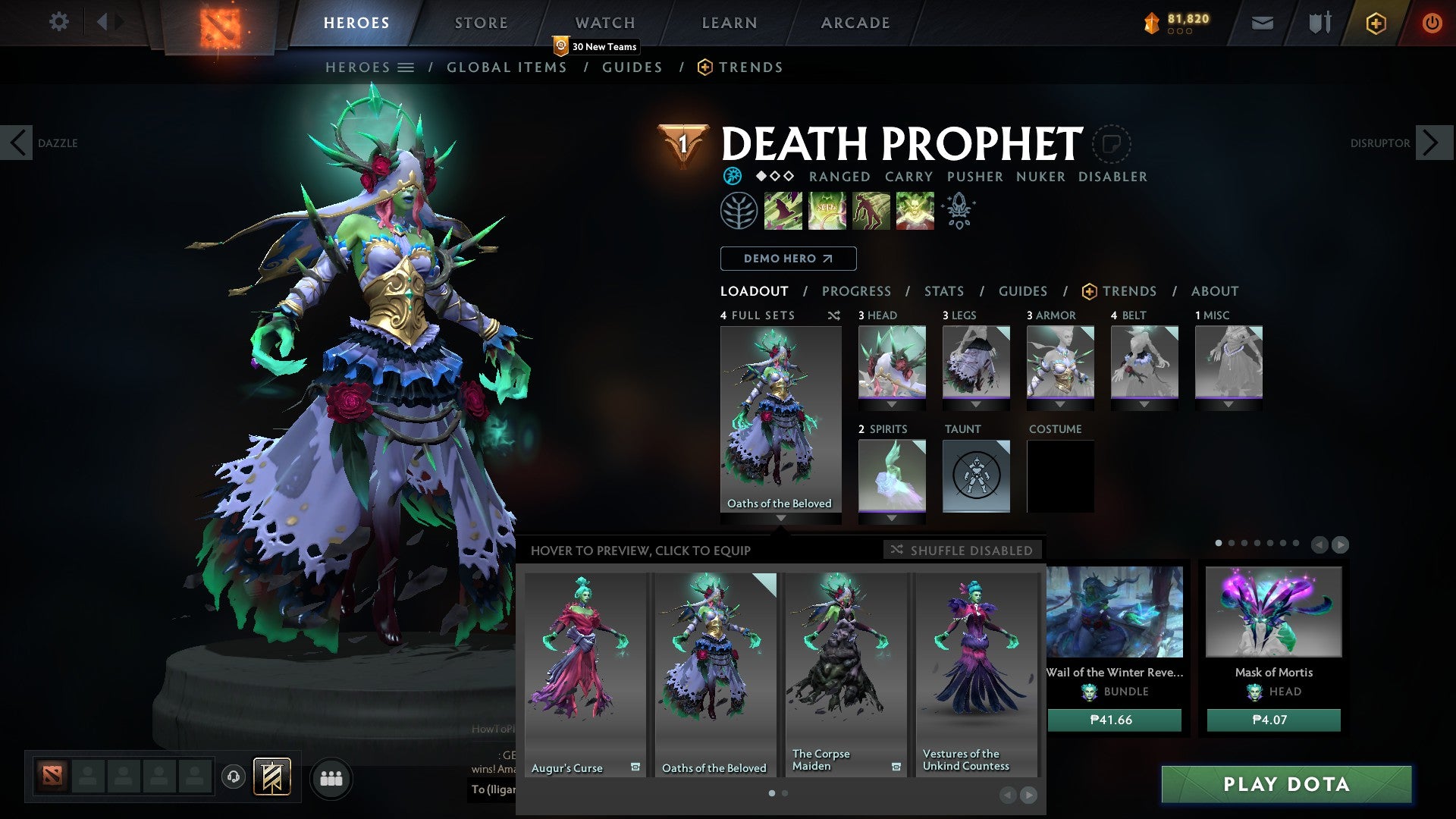Screen dimensions: 1456x819
Task: Select the Dota Plus hexagon icon
Action: click(x=1375, y=23)
